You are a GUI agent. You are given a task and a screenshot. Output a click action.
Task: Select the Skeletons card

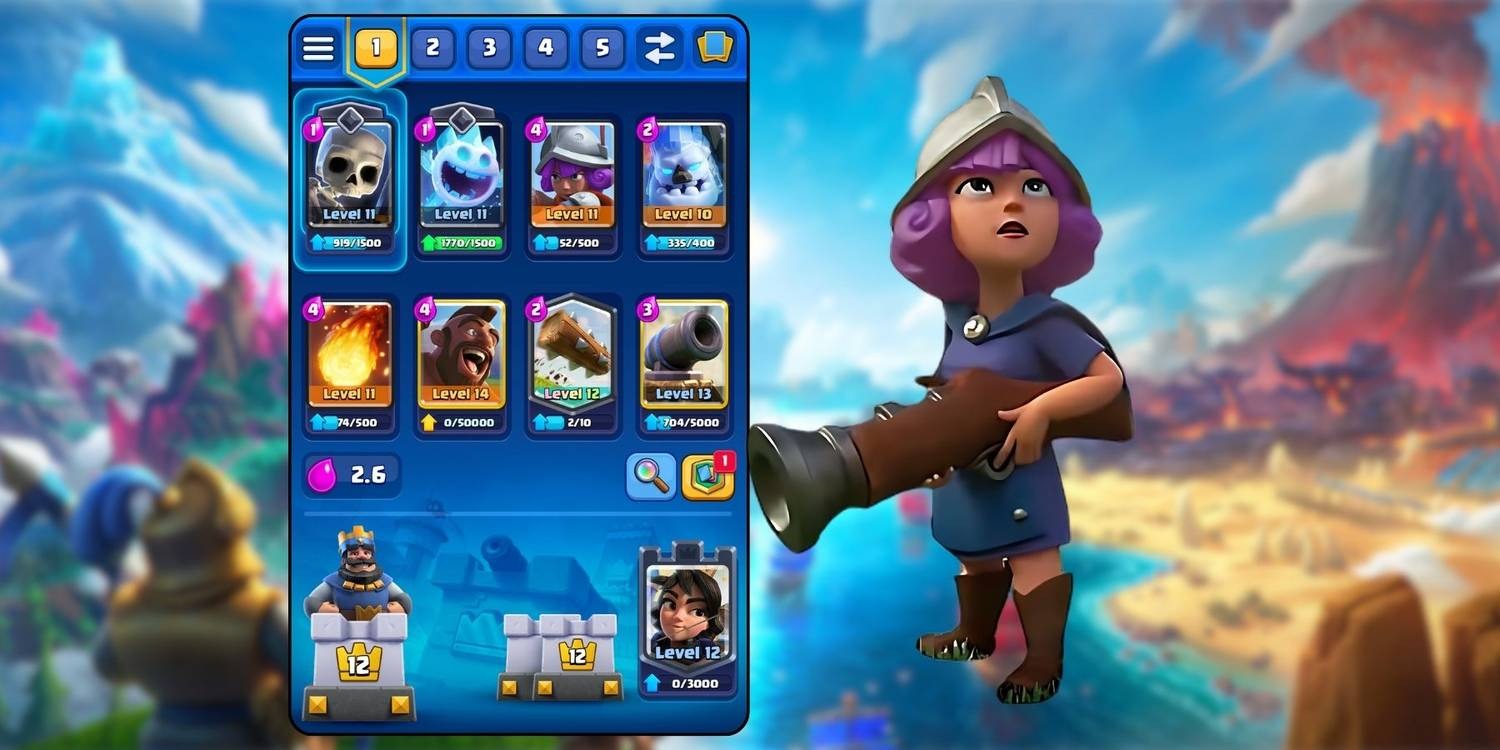(x=349, y=175)
